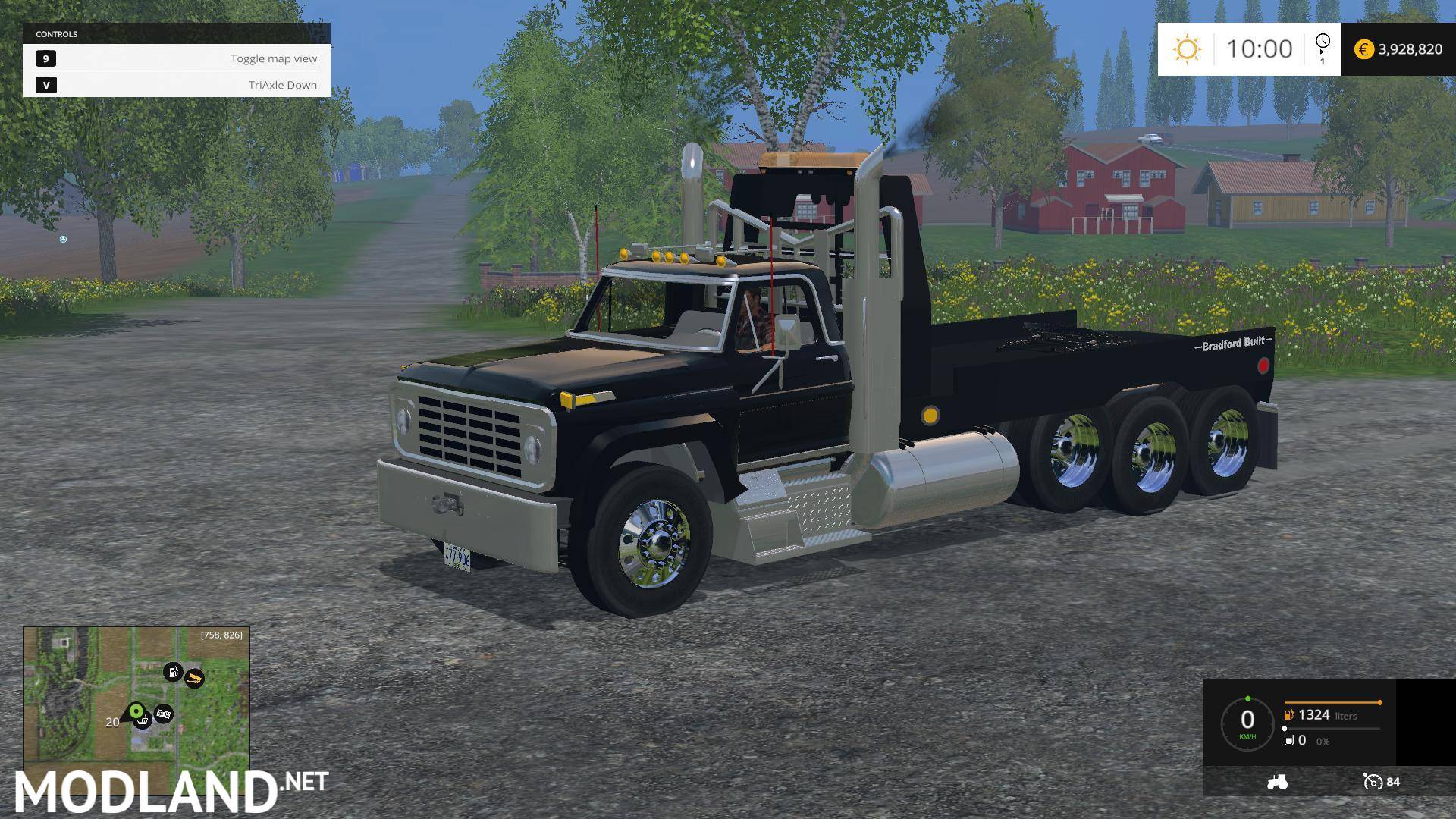Viewport: 1456px width, 819px height.
Task: Click the fuel pump icon beside 1324 liters
Action: (1288, 715)
